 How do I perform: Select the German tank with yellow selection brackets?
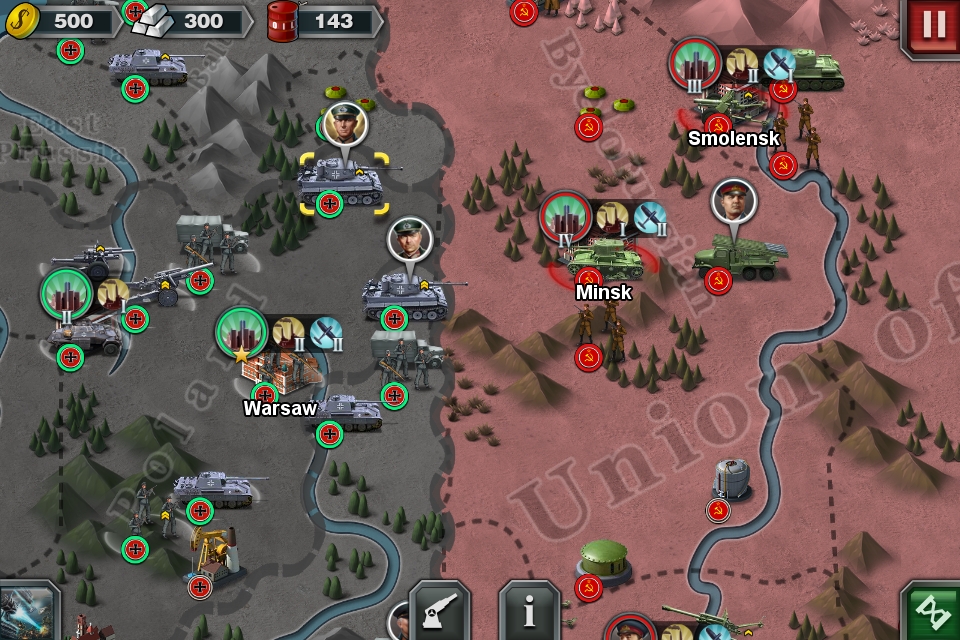coord(341,182)
